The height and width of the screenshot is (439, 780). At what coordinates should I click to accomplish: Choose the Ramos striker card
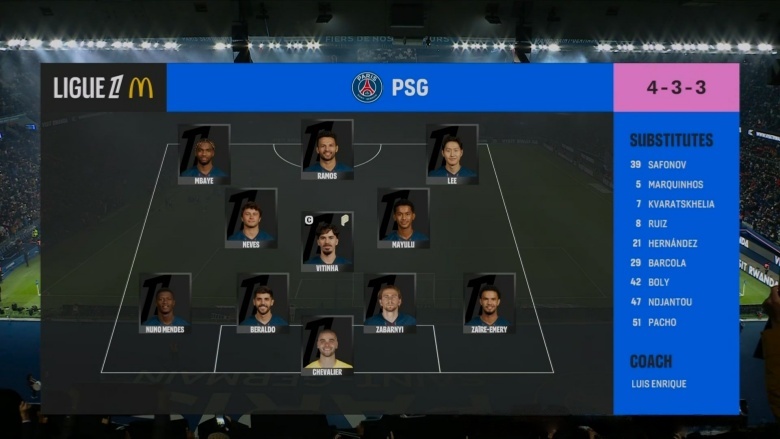point(327,150)
